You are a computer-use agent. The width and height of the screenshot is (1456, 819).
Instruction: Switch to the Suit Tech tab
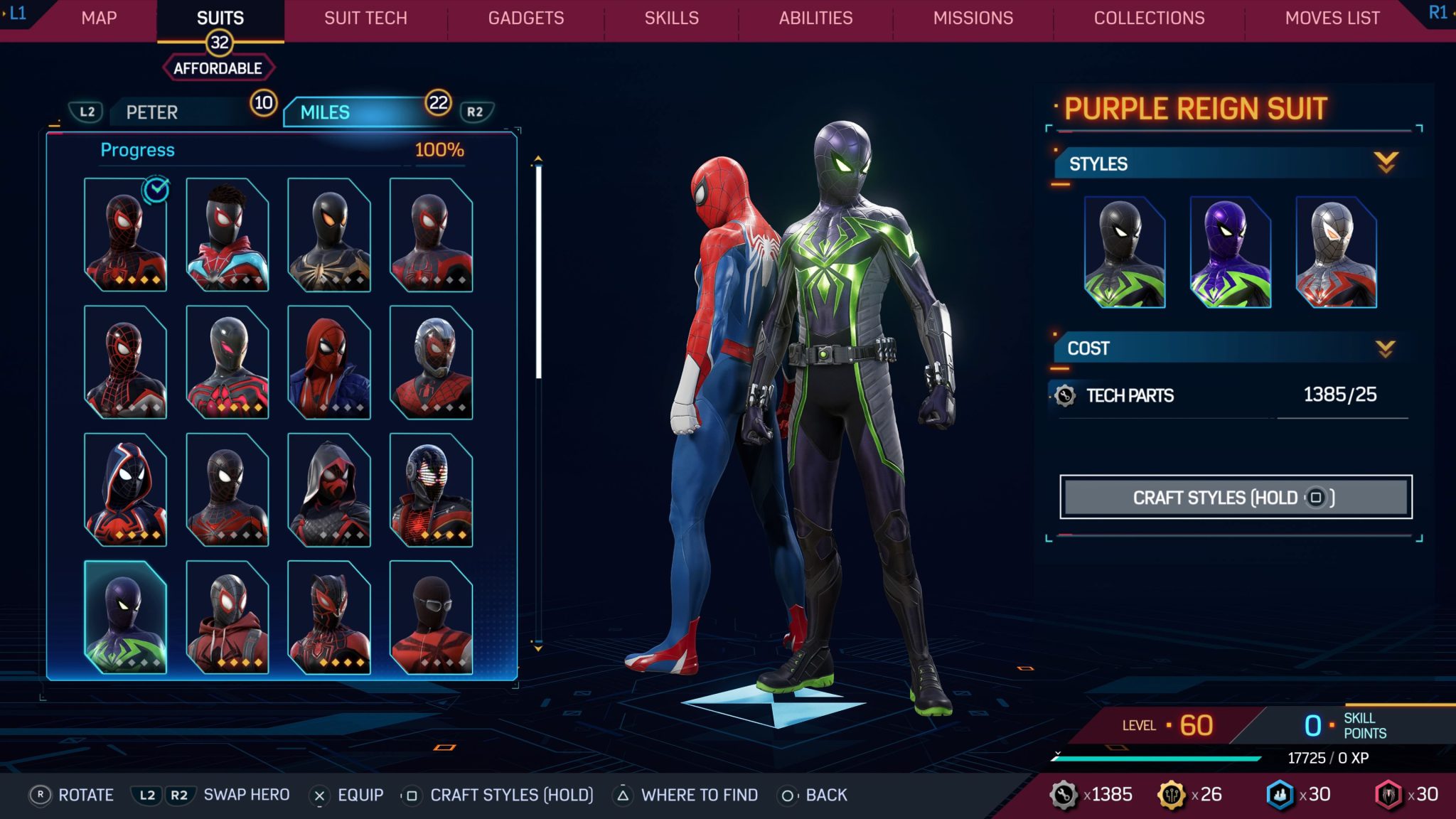(x=365, y=18)
